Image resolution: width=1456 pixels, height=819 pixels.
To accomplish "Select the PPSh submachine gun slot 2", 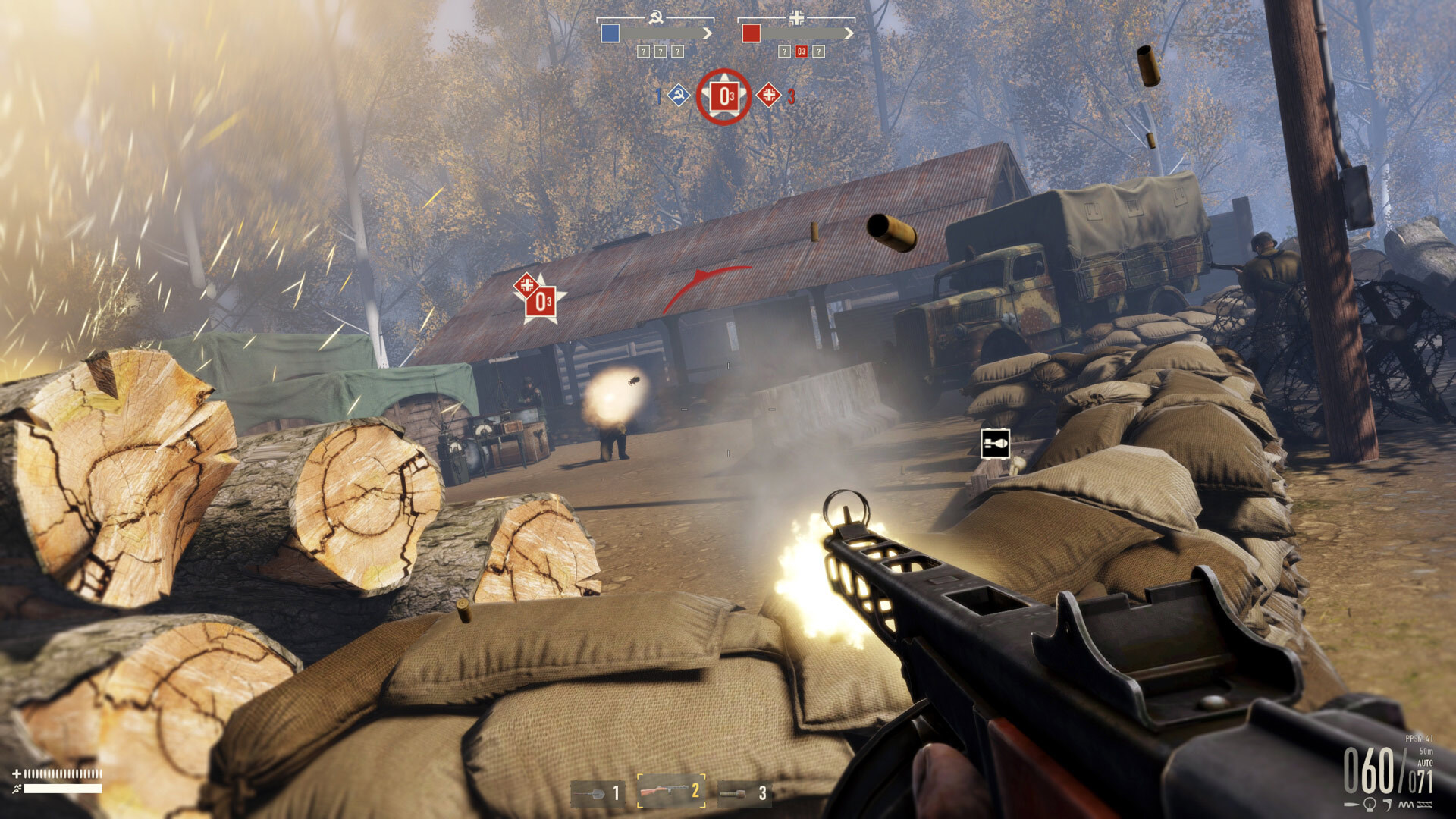I will tap(671, 792).
